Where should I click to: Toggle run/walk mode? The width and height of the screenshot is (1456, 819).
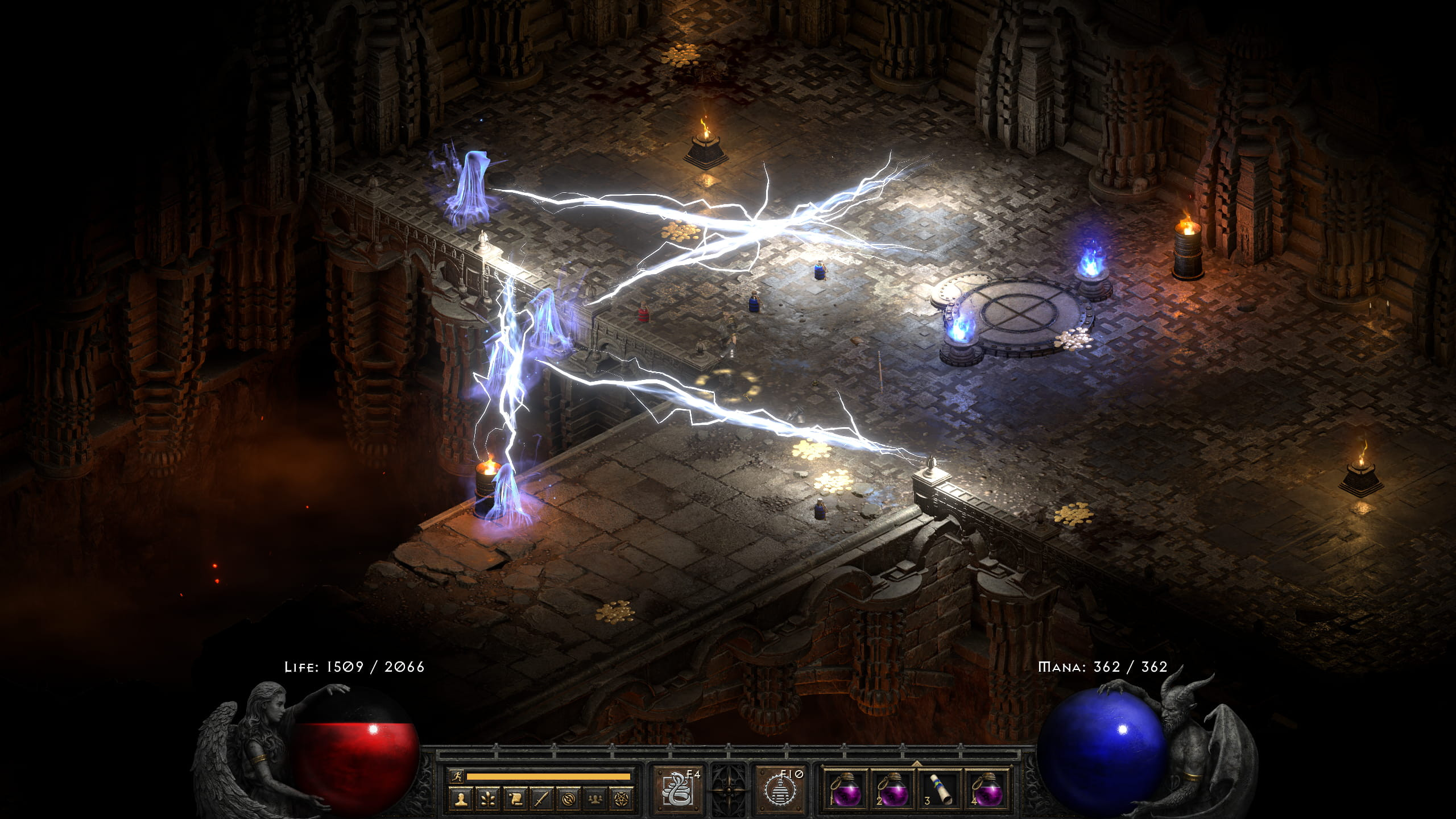coord(457,776)
